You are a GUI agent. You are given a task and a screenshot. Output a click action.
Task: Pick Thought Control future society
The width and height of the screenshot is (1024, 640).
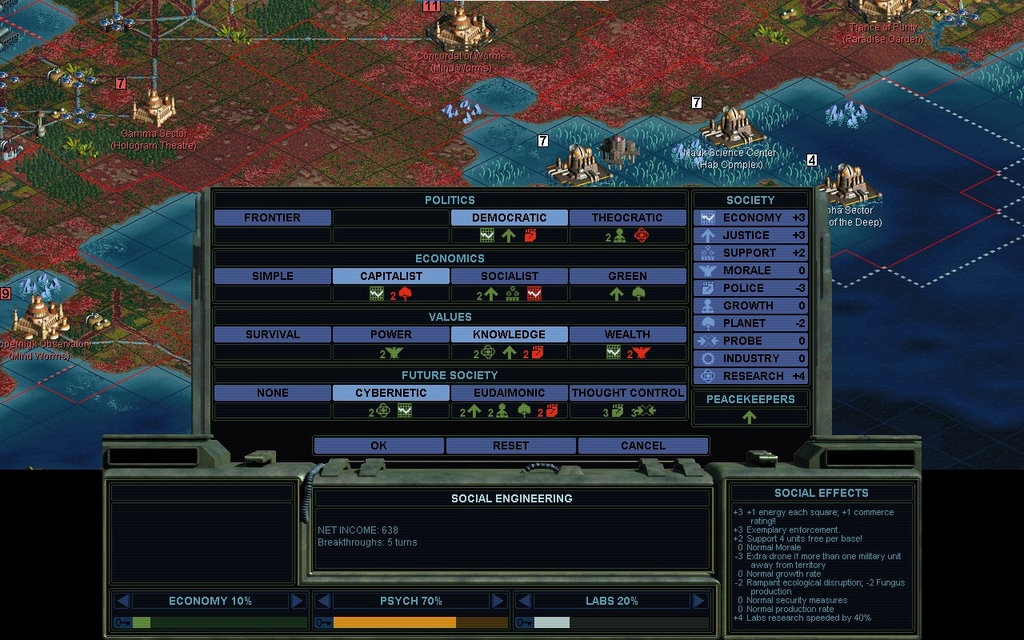(x=627, y=393)
